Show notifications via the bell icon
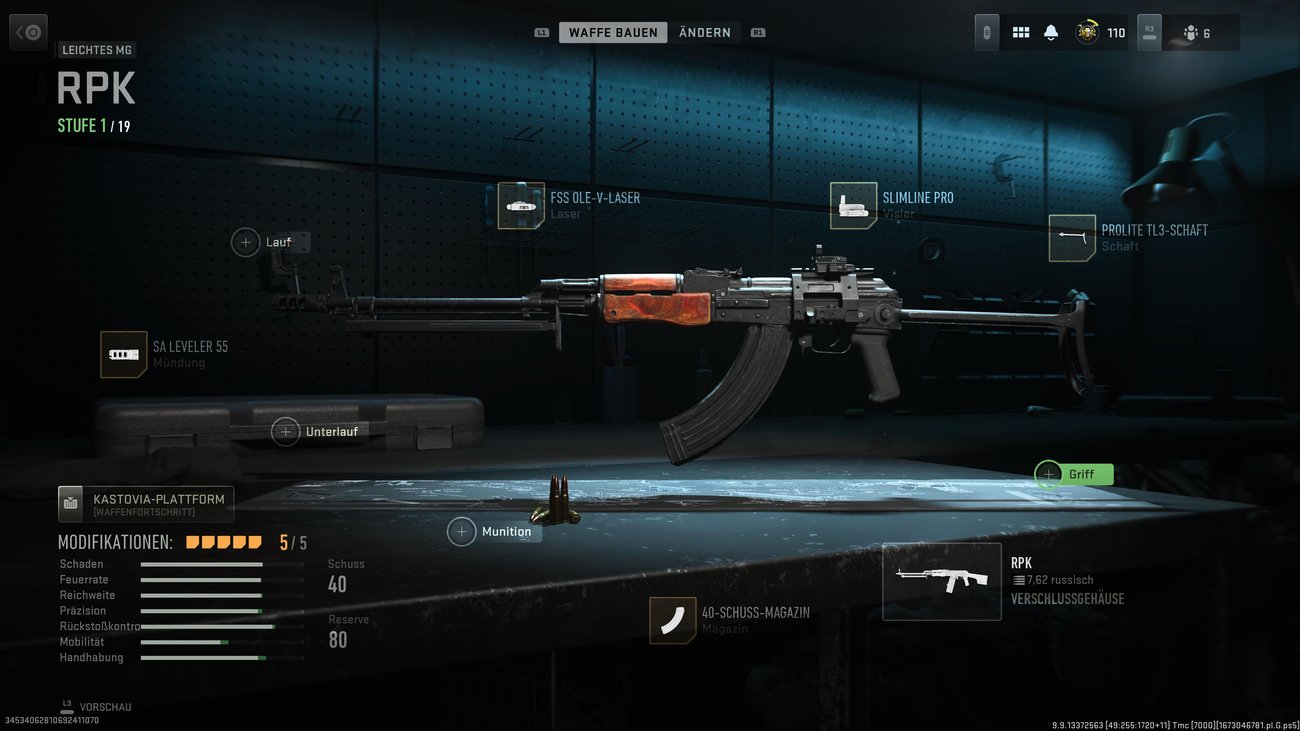The width and height of the screenshot is (1300, 731). coord(1051,33)
